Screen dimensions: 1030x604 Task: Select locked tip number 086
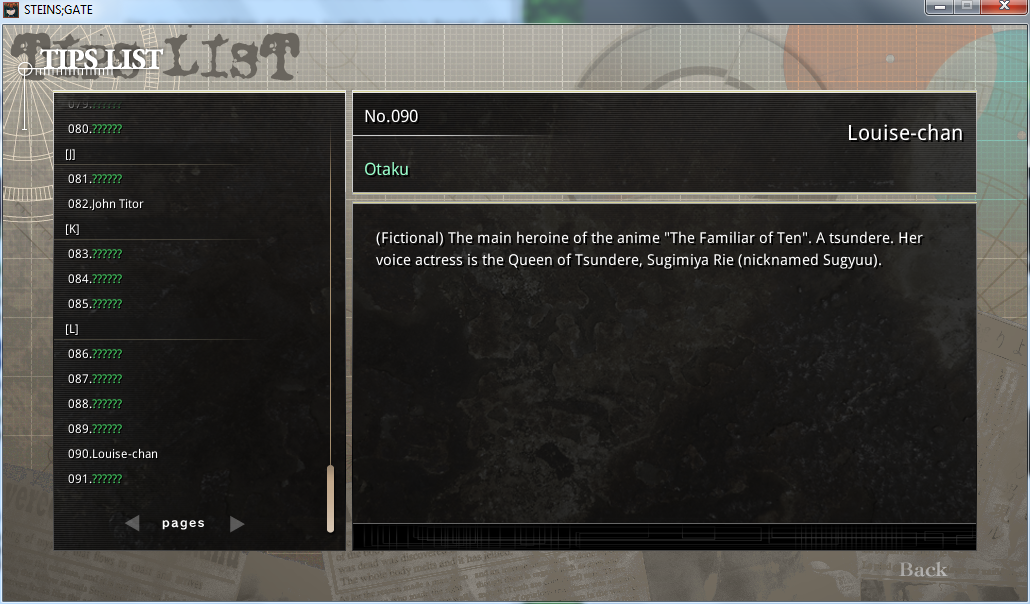[x=95, y=354]
